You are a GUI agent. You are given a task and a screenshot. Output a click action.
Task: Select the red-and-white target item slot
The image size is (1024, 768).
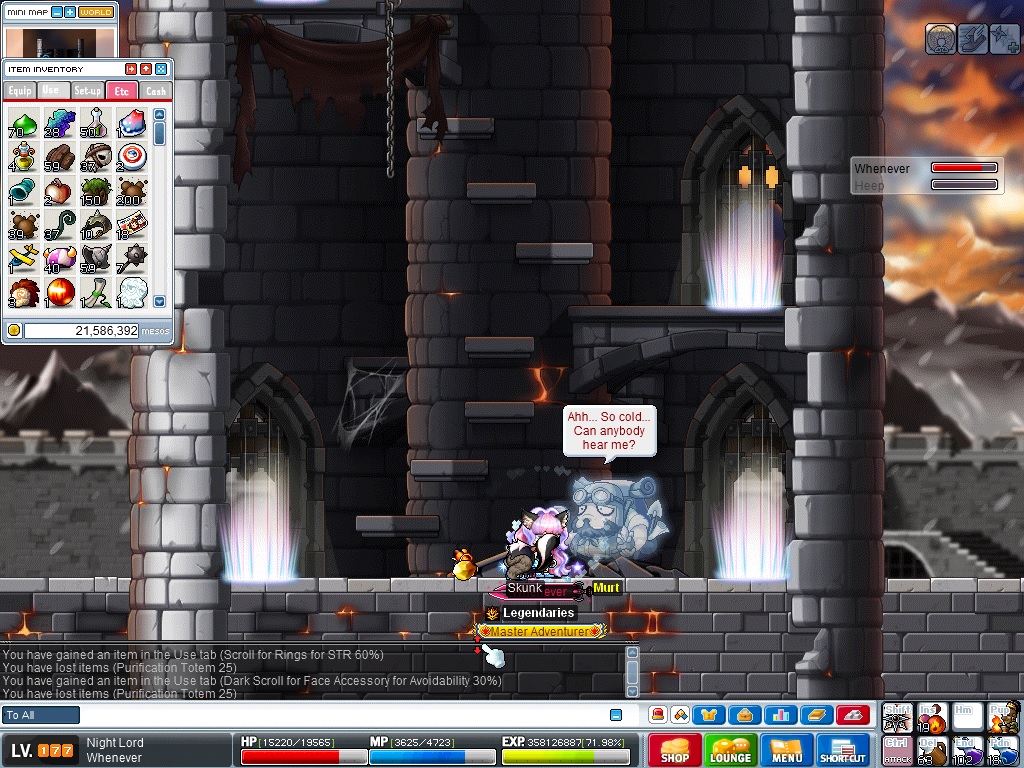132,156
